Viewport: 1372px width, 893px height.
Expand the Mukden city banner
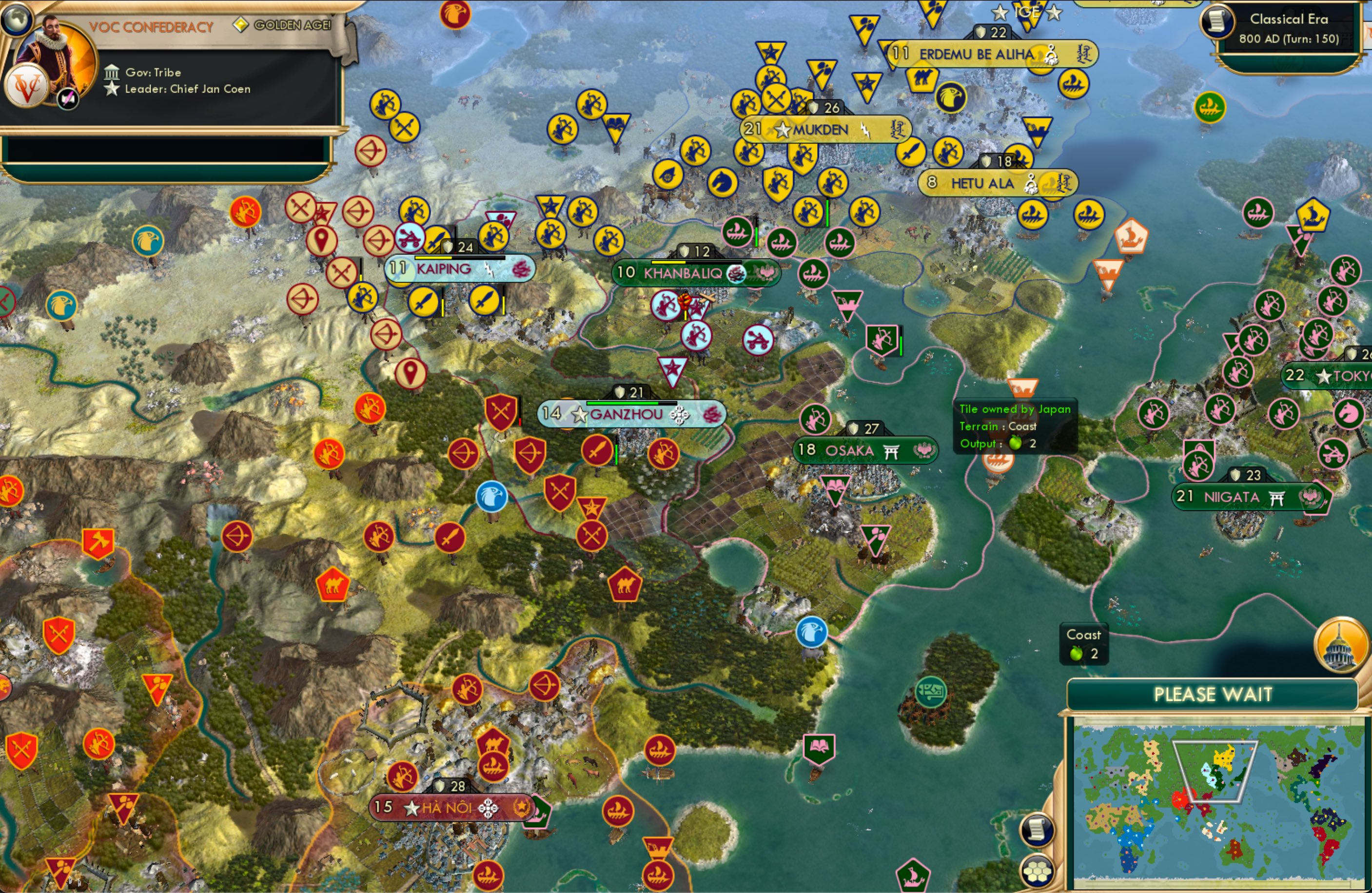[x=819, y=129]
